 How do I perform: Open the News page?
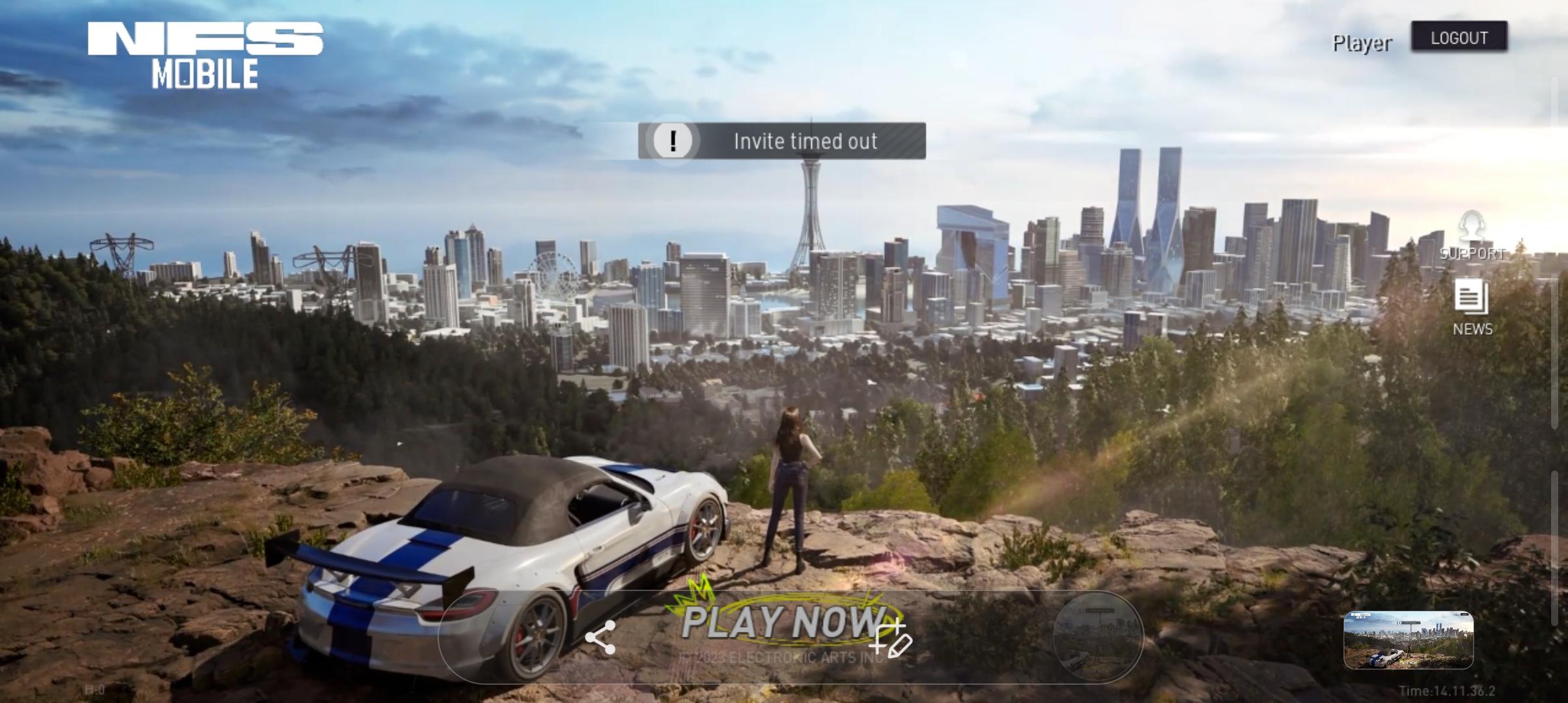1472,307
